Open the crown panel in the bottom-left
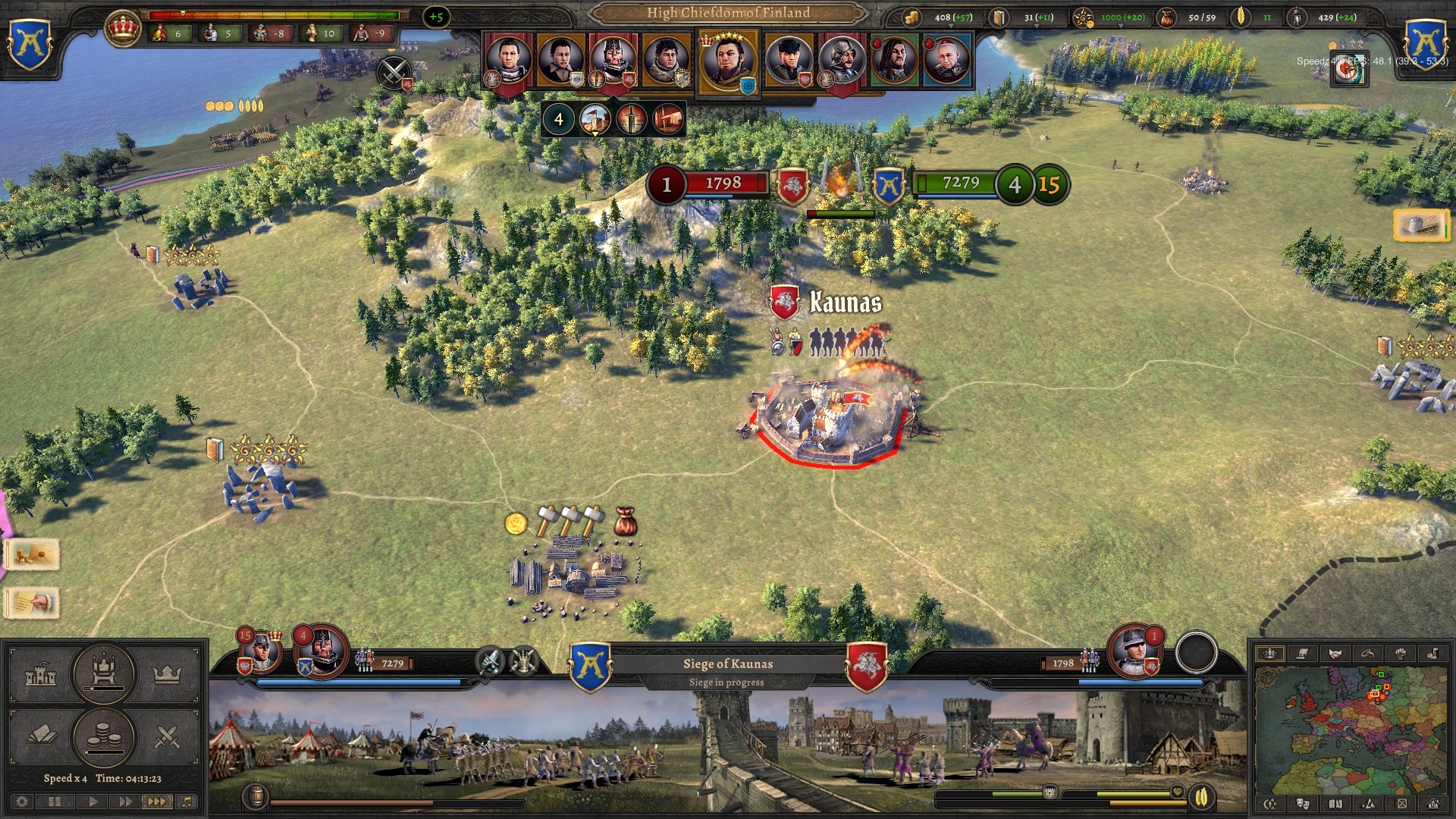 coord(167,674)
